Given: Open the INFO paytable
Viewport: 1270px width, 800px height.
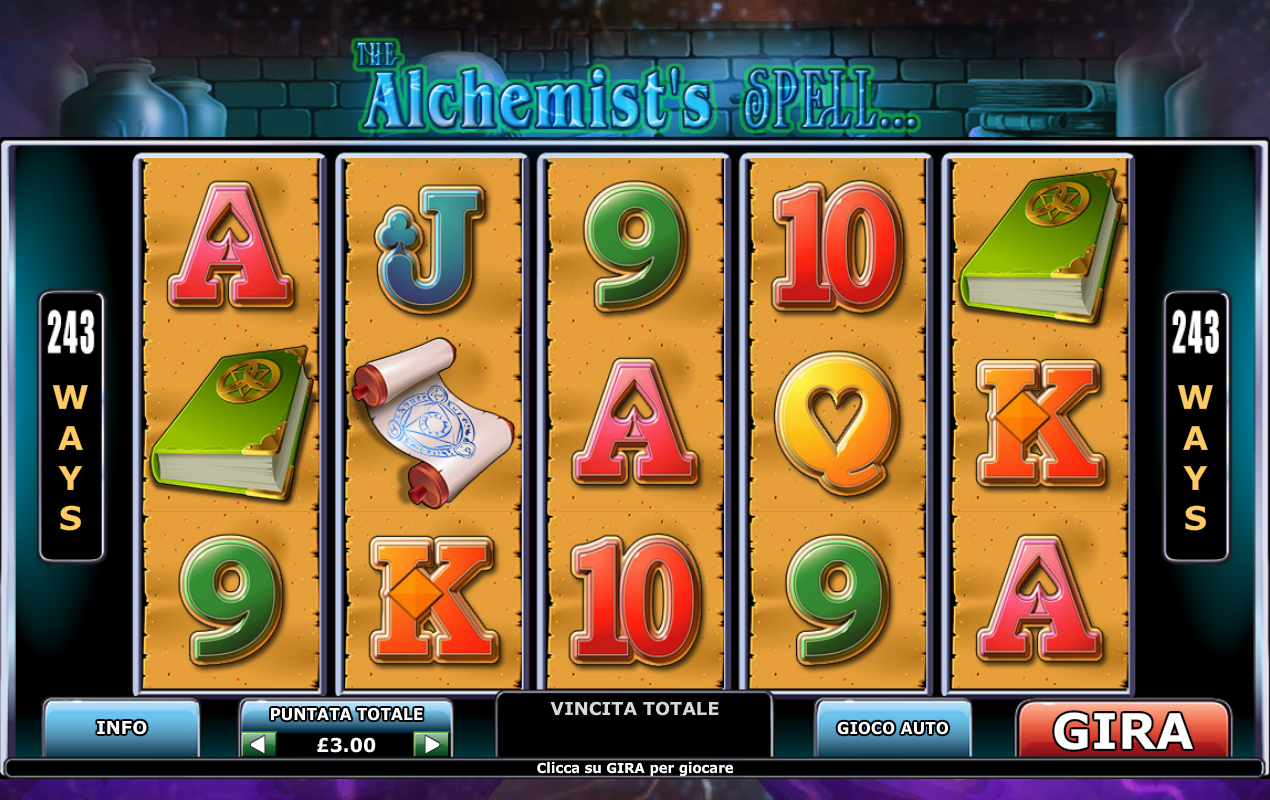Looking at the screenshot, I should point(121,728).
